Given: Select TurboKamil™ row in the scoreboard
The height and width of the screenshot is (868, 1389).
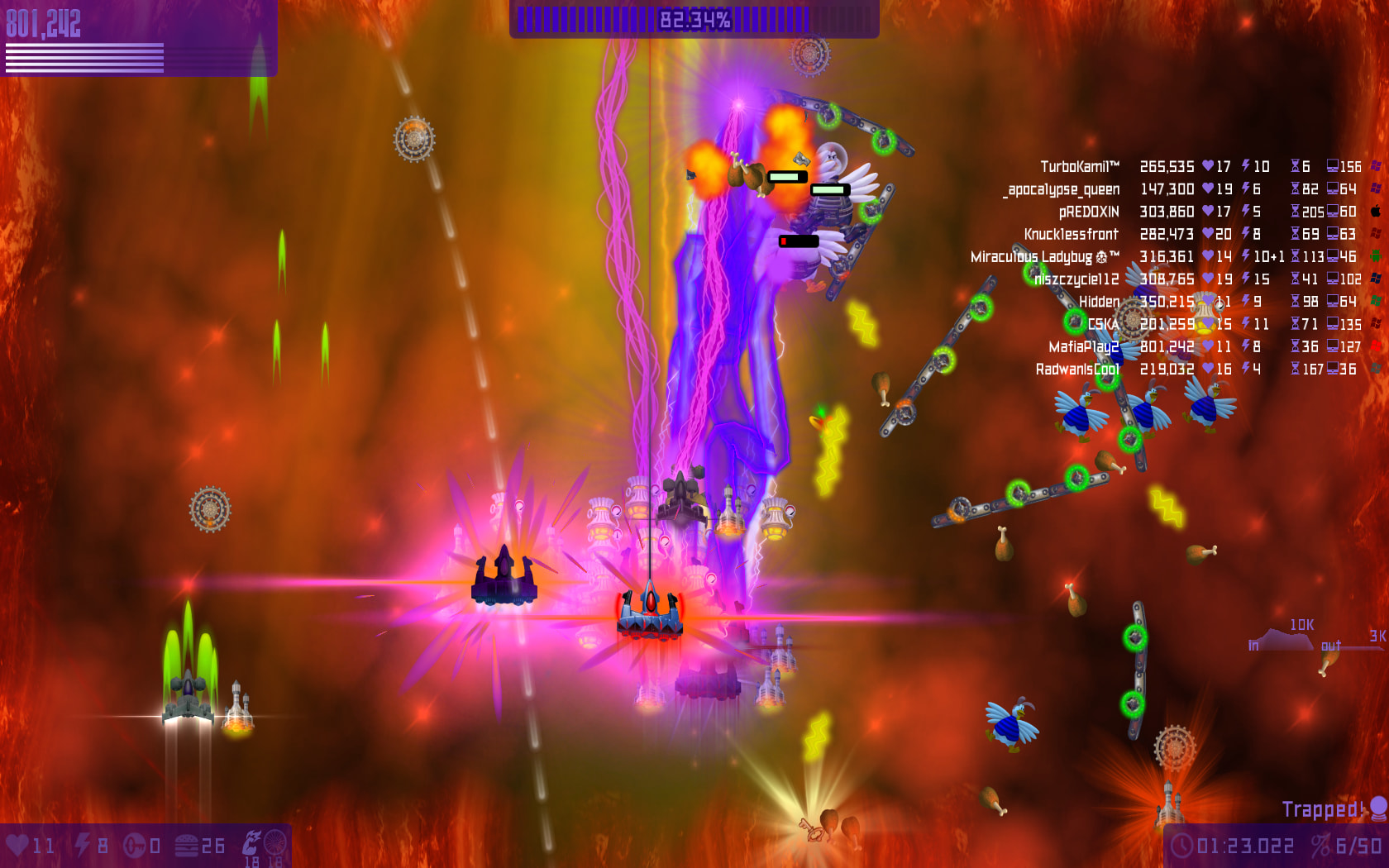Looking at the screenshot, I should 1079,167.
